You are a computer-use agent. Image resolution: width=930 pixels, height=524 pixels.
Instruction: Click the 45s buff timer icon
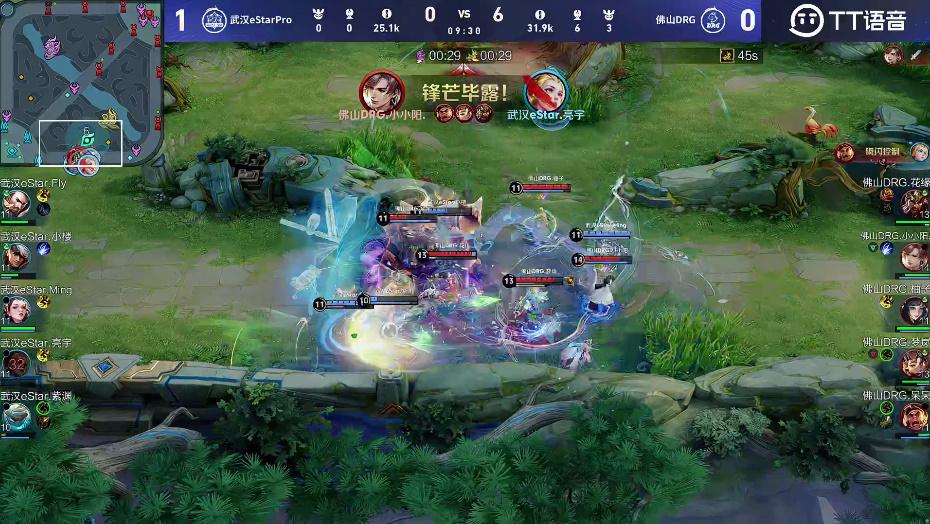pyautogui.click(x=727, y=56)
